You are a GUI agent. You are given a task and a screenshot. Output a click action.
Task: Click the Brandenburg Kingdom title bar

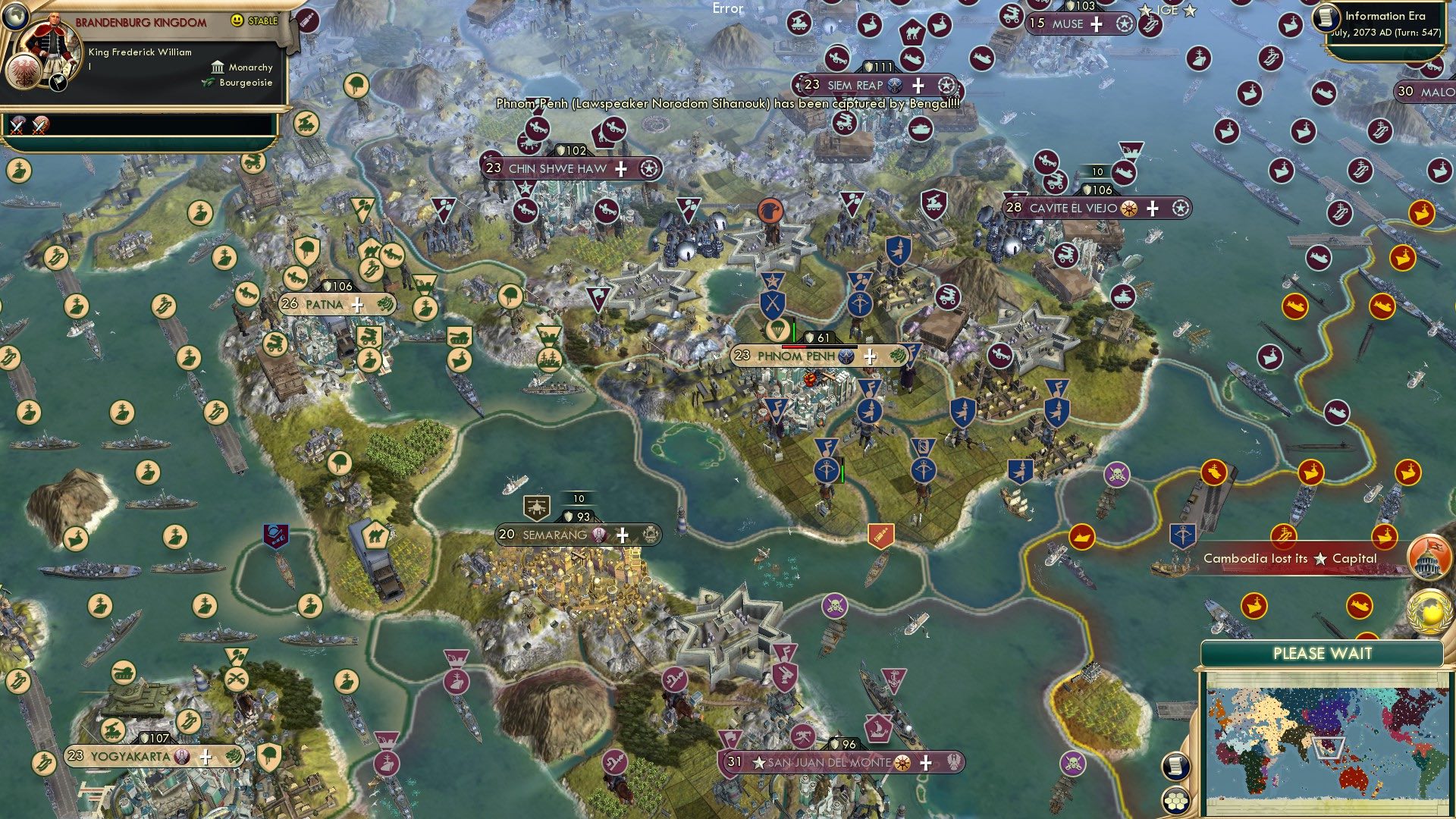point(140,23)
